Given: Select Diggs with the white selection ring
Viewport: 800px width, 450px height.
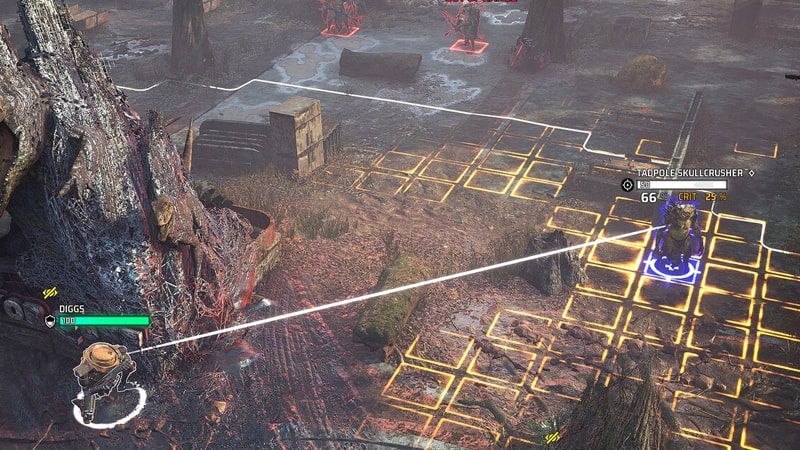Looking at the screenshot, I should coord(104,381).
